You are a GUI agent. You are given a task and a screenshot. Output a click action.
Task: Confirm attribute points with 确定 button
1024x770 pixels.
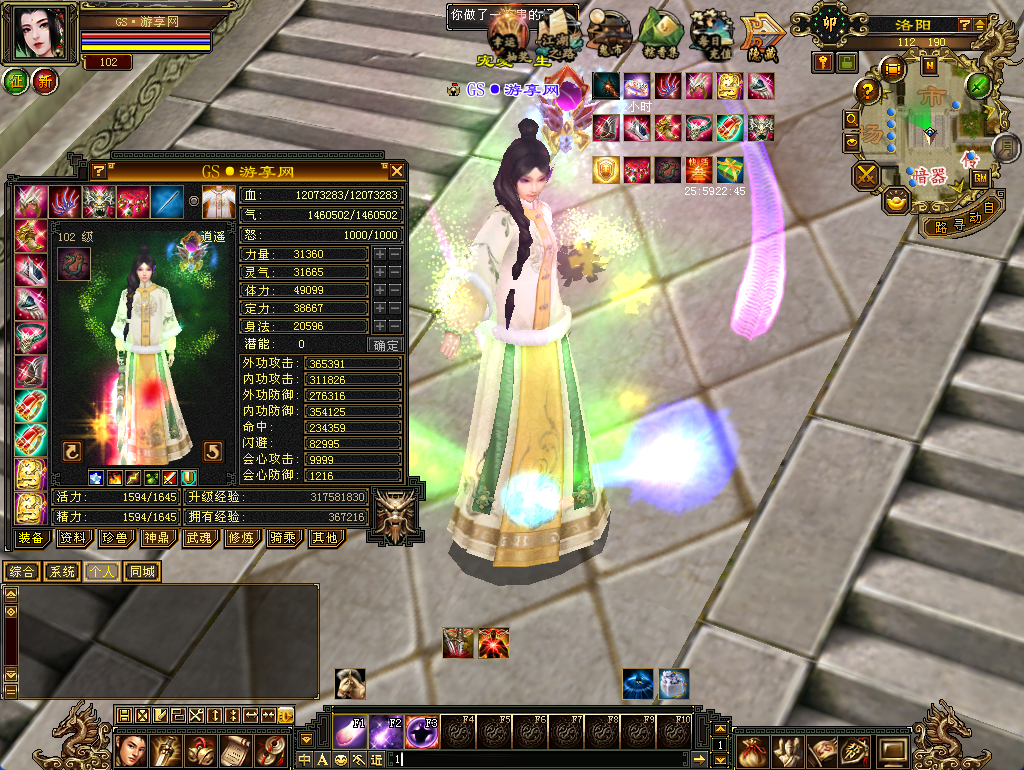[386, 345]
